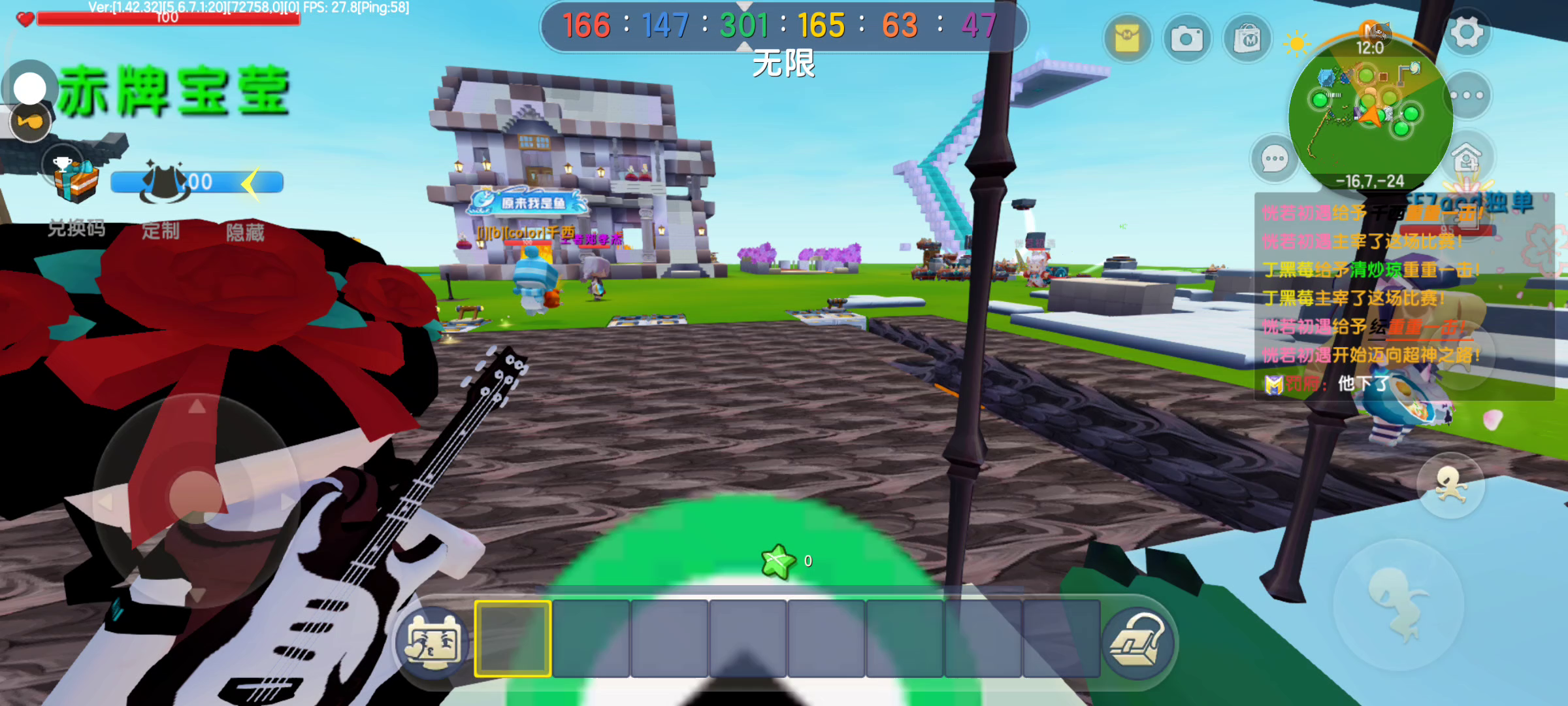Viewport: 1568px width, 706px height.
Task: Open the 定制 customize option
Action: tap(161, 231)
